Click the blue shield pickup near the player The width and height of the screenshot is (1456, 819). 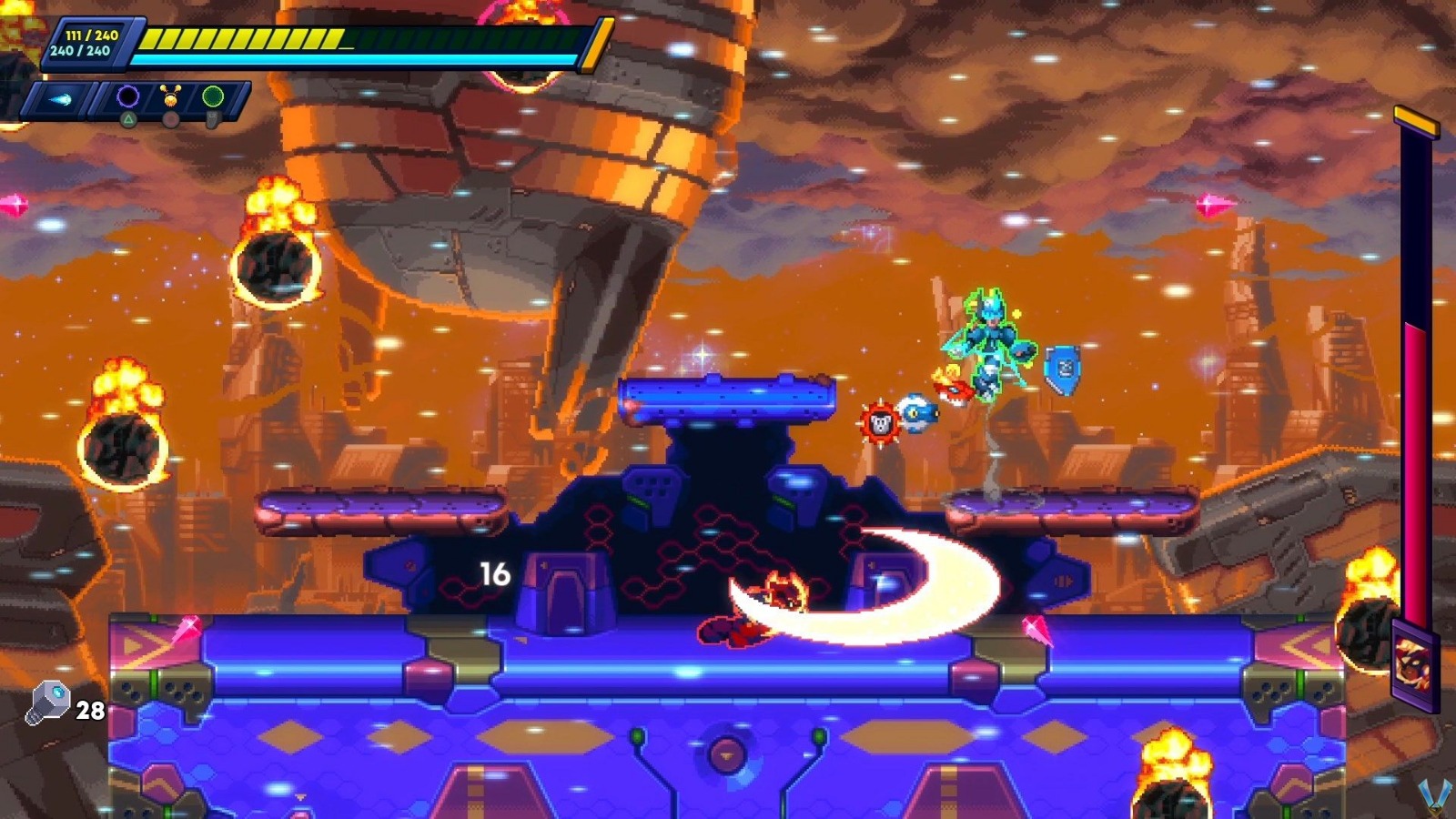(x=1061, y=369)
